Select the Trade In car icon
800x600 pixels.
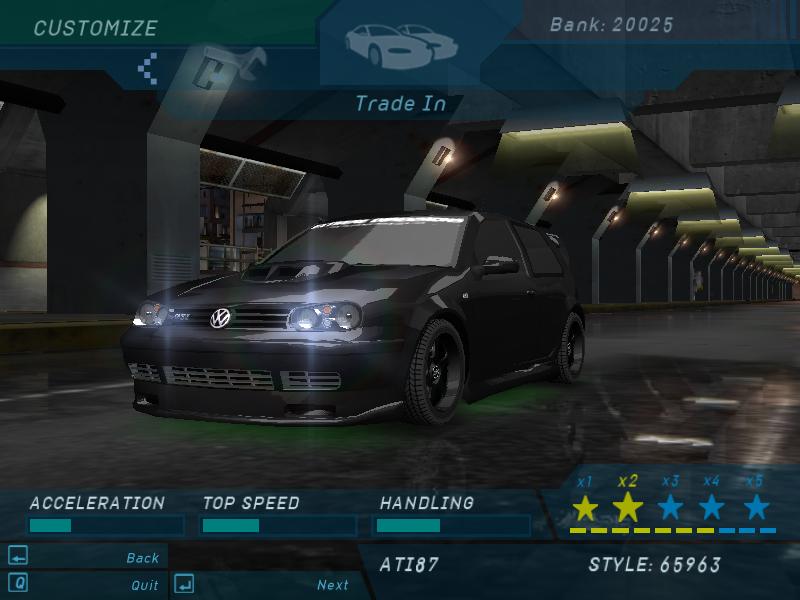400,42
